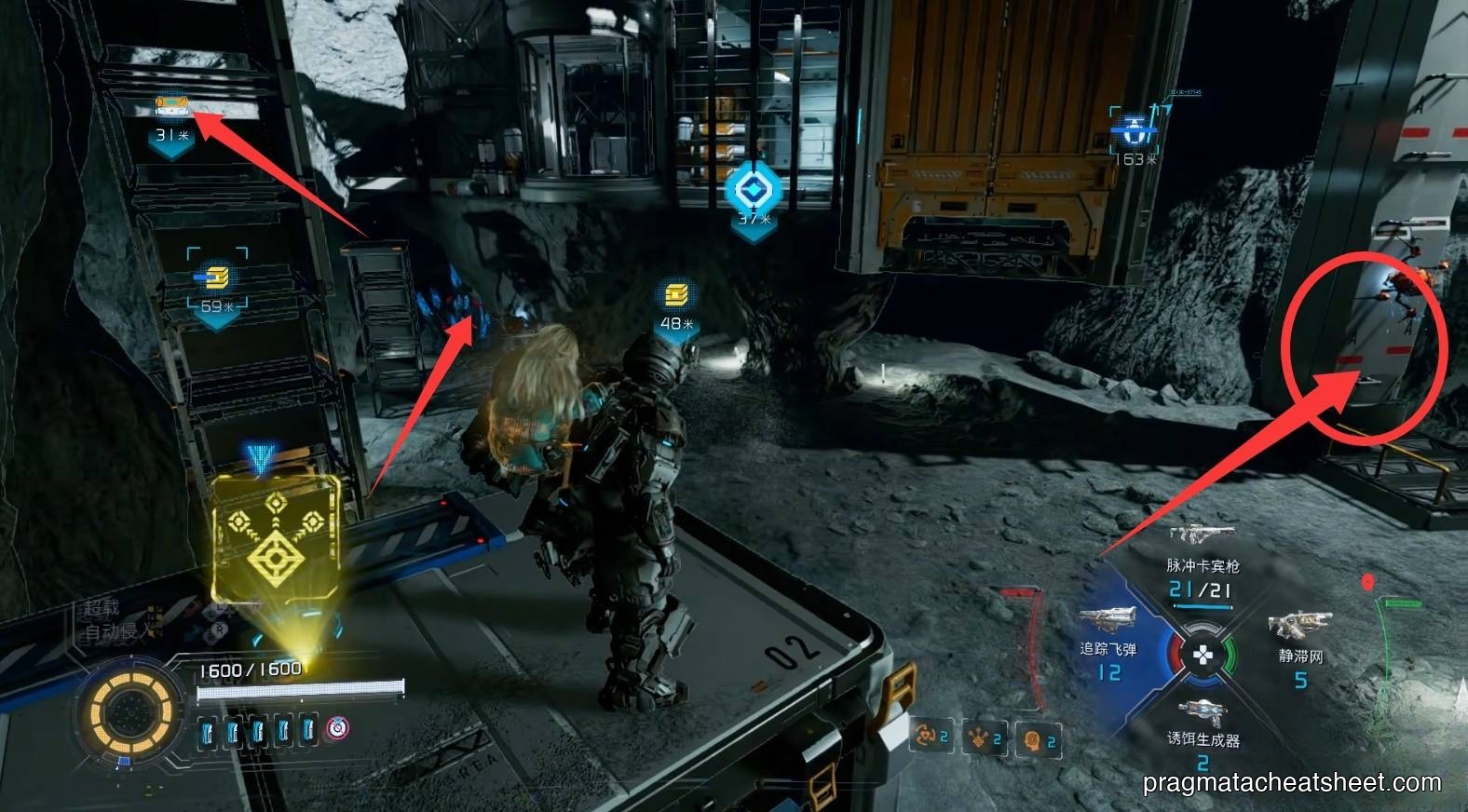Select the blue waypoint marker at 163米
The width and height of the screenshot is (1468, 812).
1135,129
